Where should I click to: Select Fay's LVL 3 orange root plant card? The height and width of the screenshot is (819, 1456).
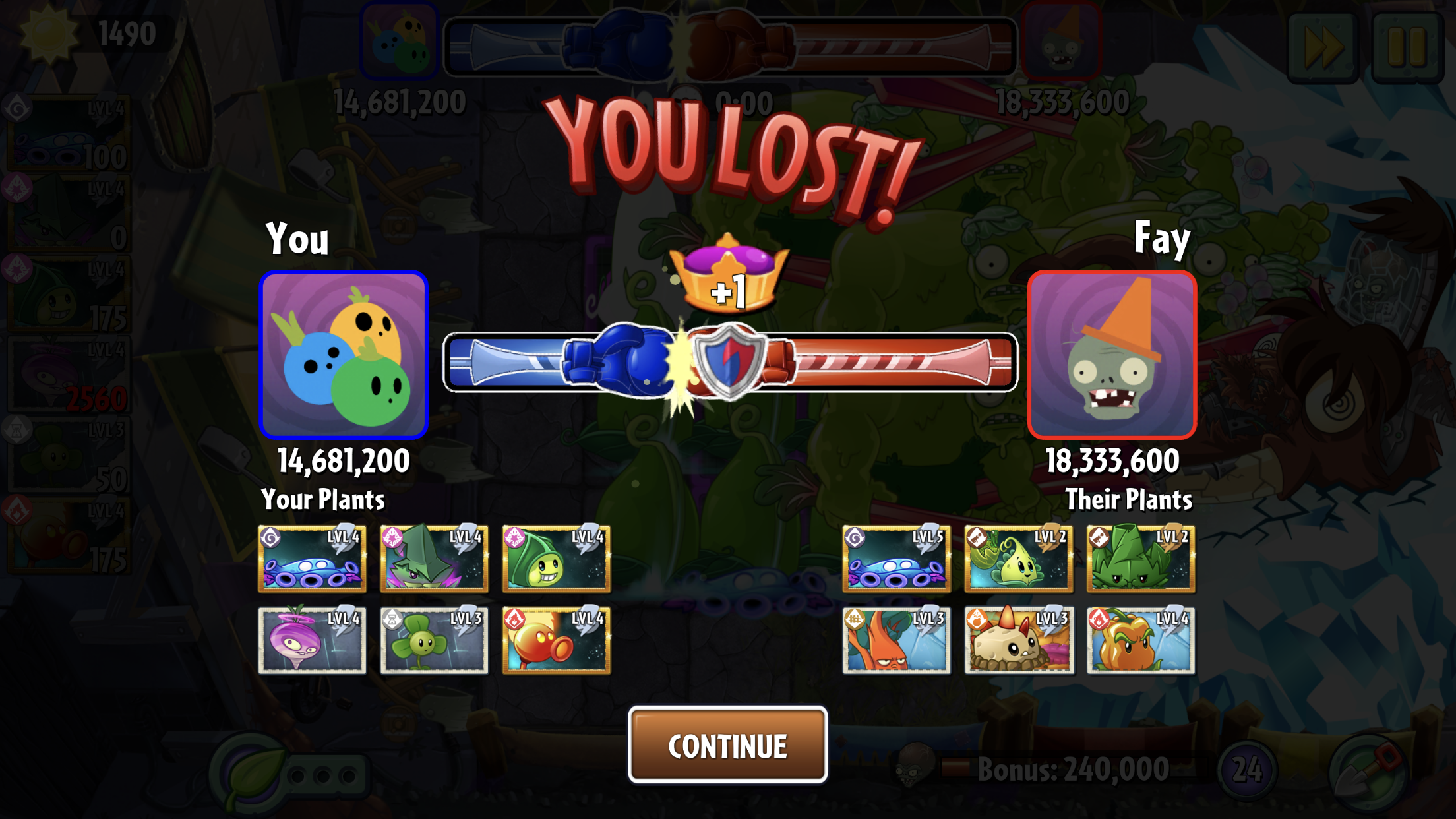(896, 640)
